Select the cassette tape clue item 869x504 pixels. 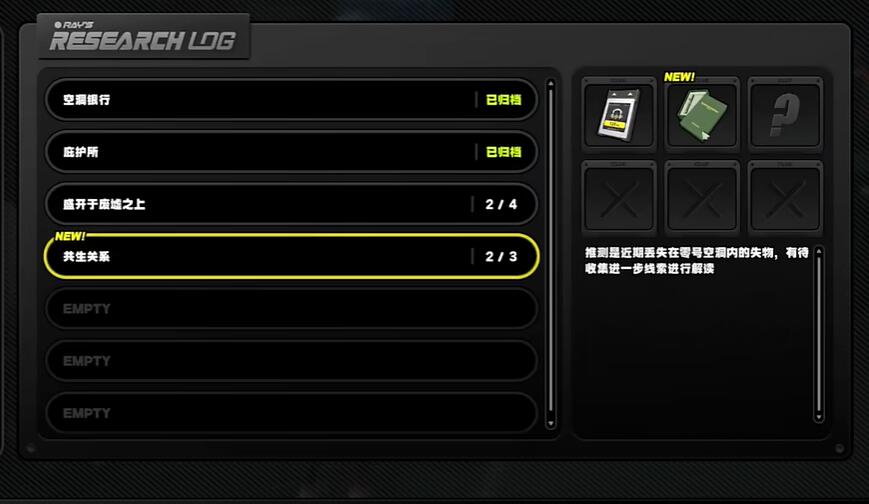point(619,116)
